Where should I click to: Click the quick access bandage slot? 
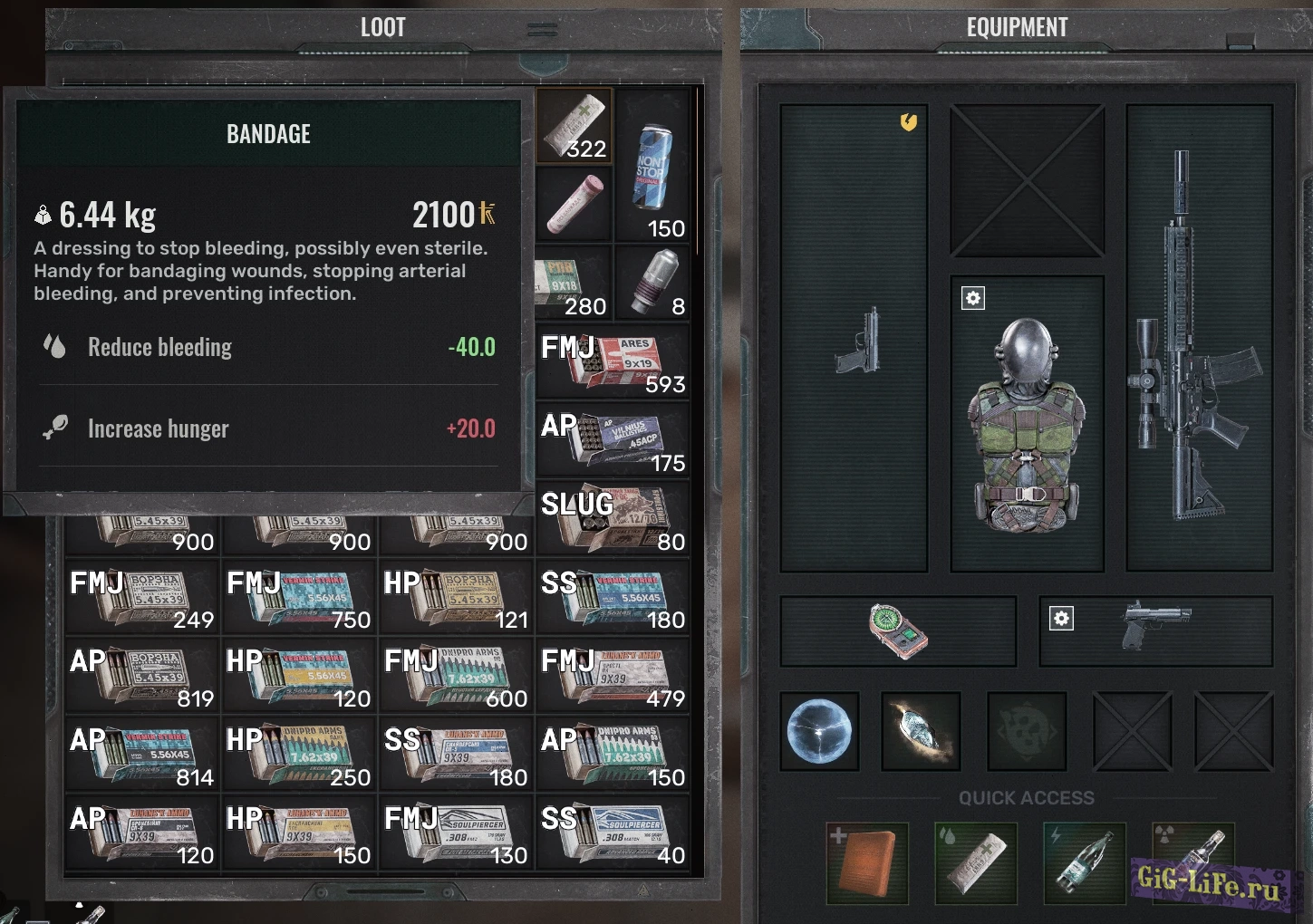[x=975, y=862]
